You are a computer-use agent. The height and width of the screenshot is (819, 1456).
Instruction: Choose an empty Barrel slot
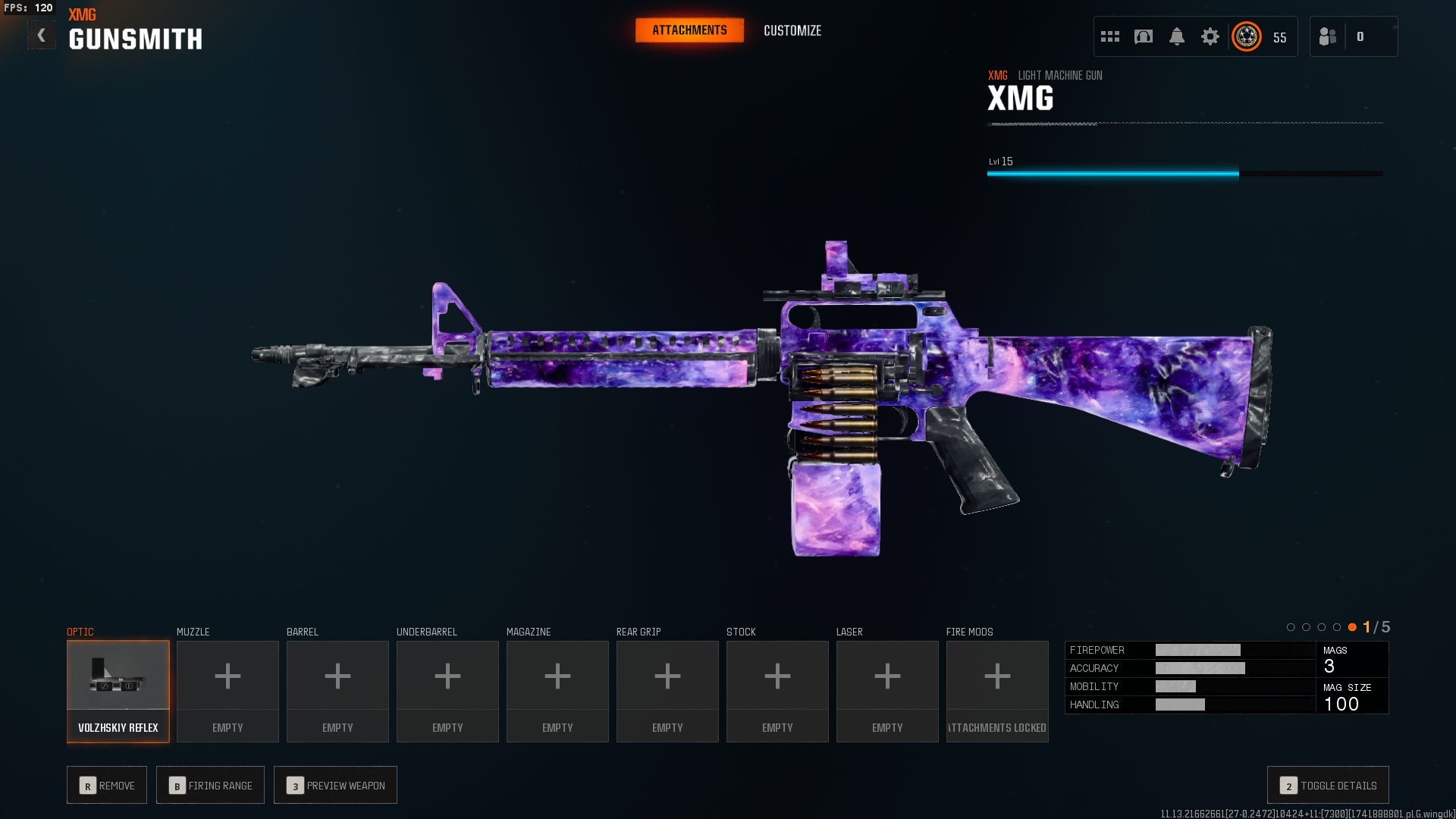tap(337, 691)
